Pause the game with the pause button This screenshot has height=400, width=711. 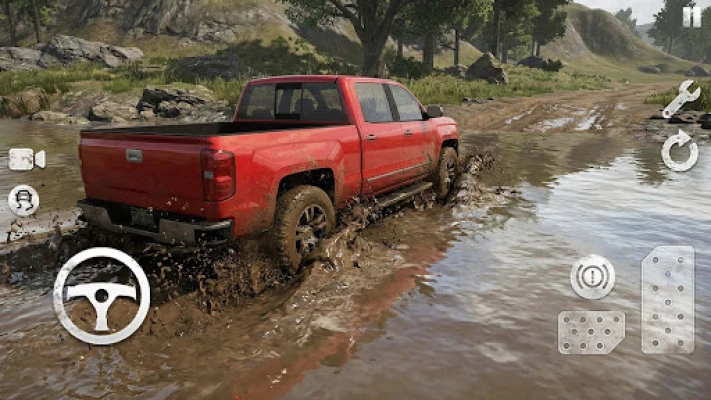point(691,16)
